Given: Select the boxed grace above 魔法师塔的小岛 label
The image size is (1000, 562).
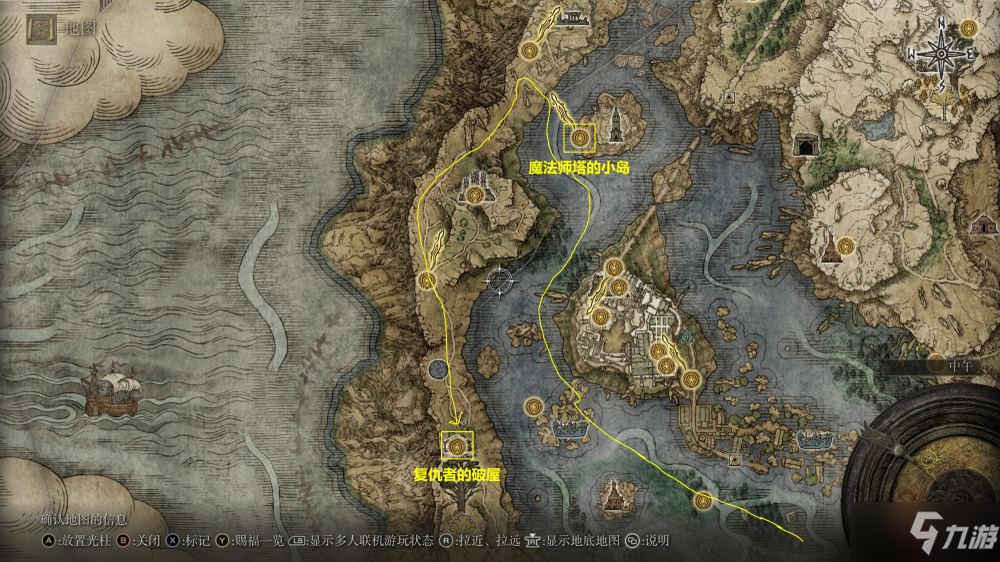Looking at the screenshot, I should (579, 138).
